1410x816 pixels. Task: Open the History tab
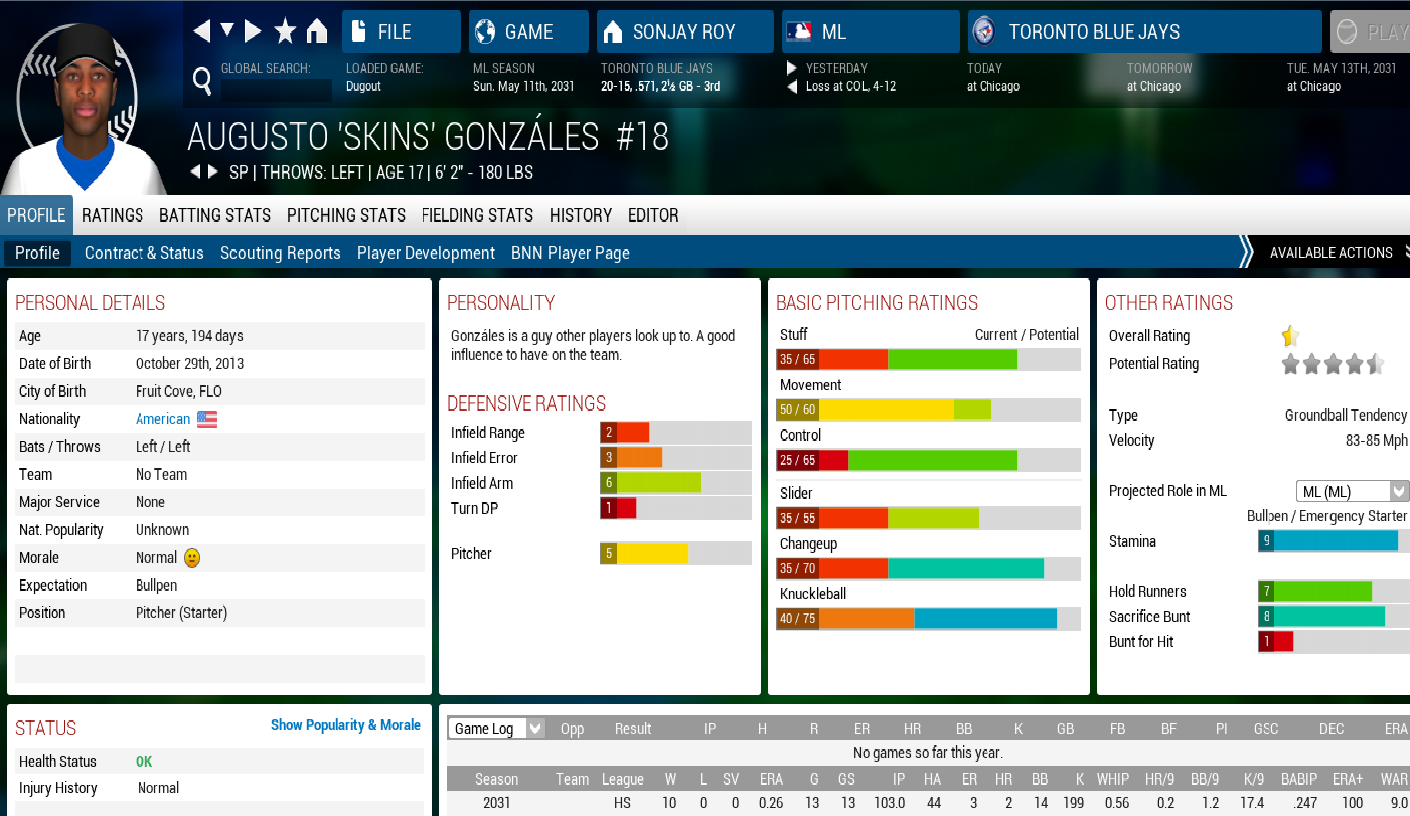click(x=580, y=215)
